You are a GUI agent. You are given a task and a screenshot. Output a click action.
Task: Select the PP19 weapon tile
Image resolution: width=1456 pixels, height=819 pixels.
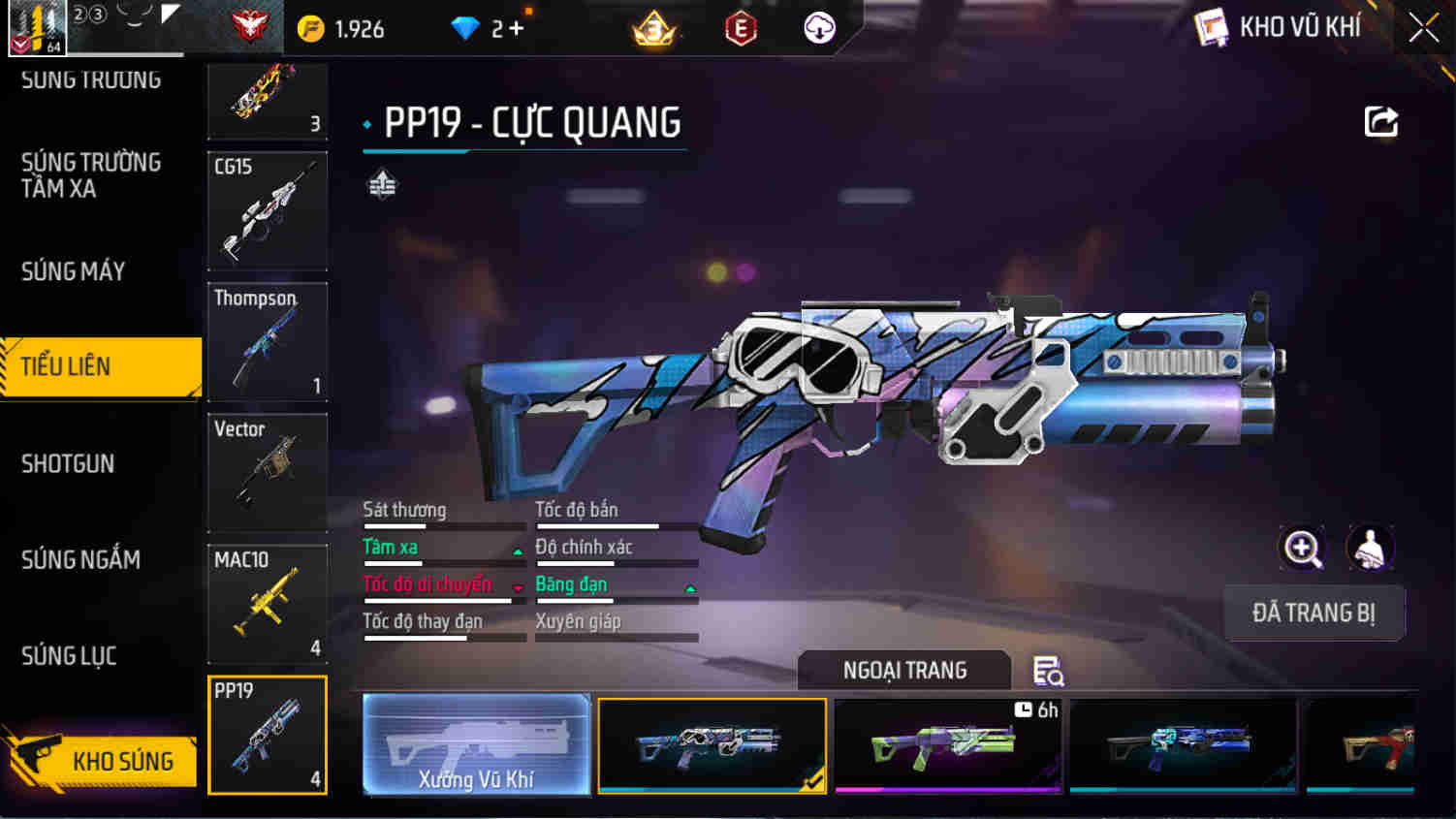pyautogui.click(x=268, y=735)
